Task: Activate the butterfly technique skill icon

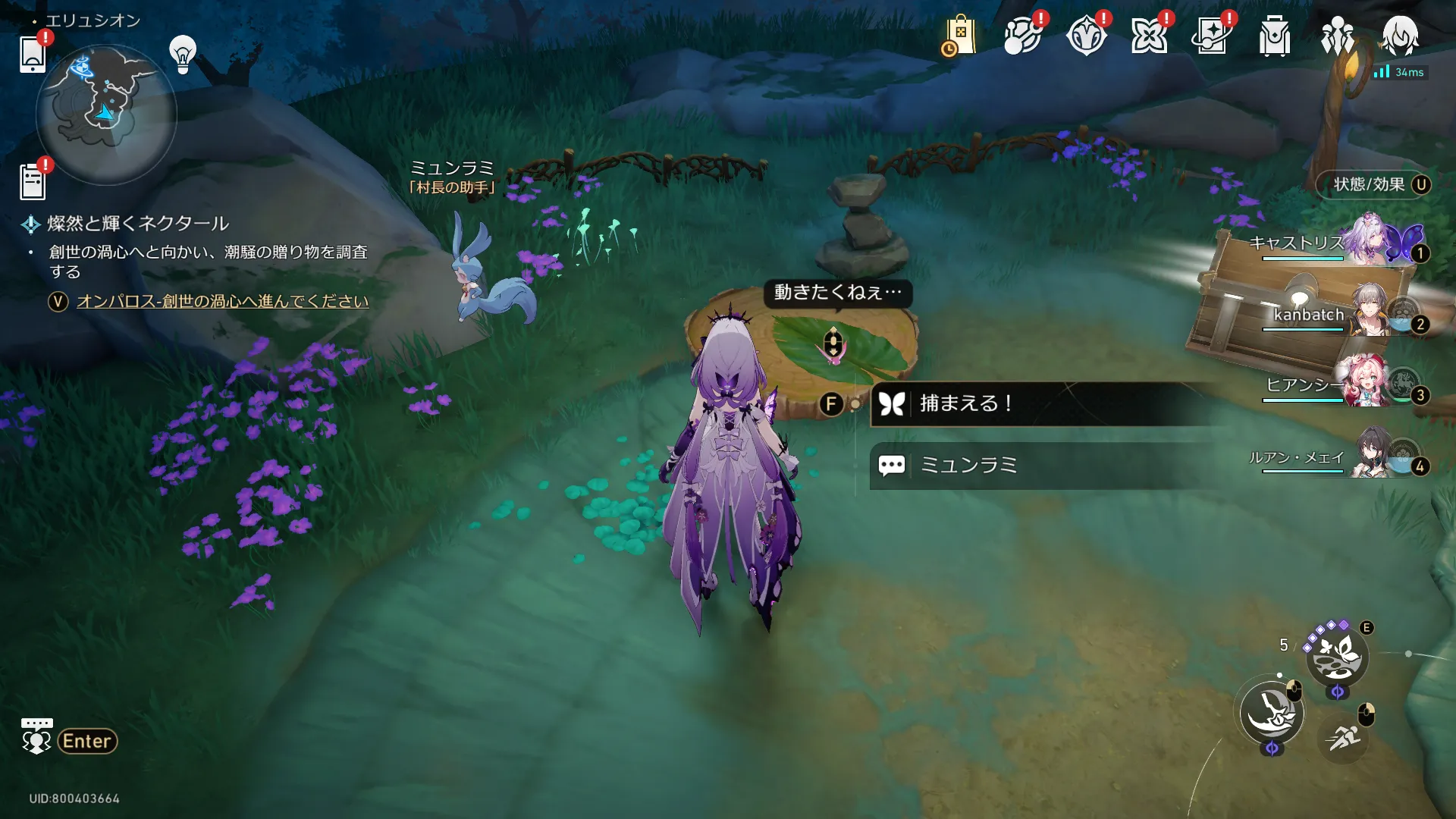Action: click(x=1337, y=657)
